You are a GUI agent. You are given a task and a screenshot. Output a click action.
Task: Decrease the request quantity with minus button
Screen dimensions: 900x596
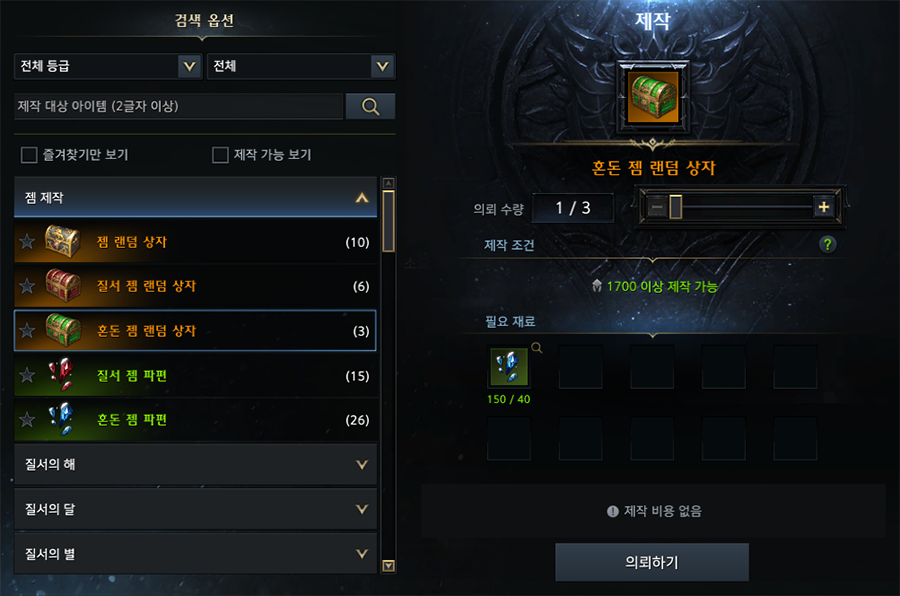tap(657, 207)
